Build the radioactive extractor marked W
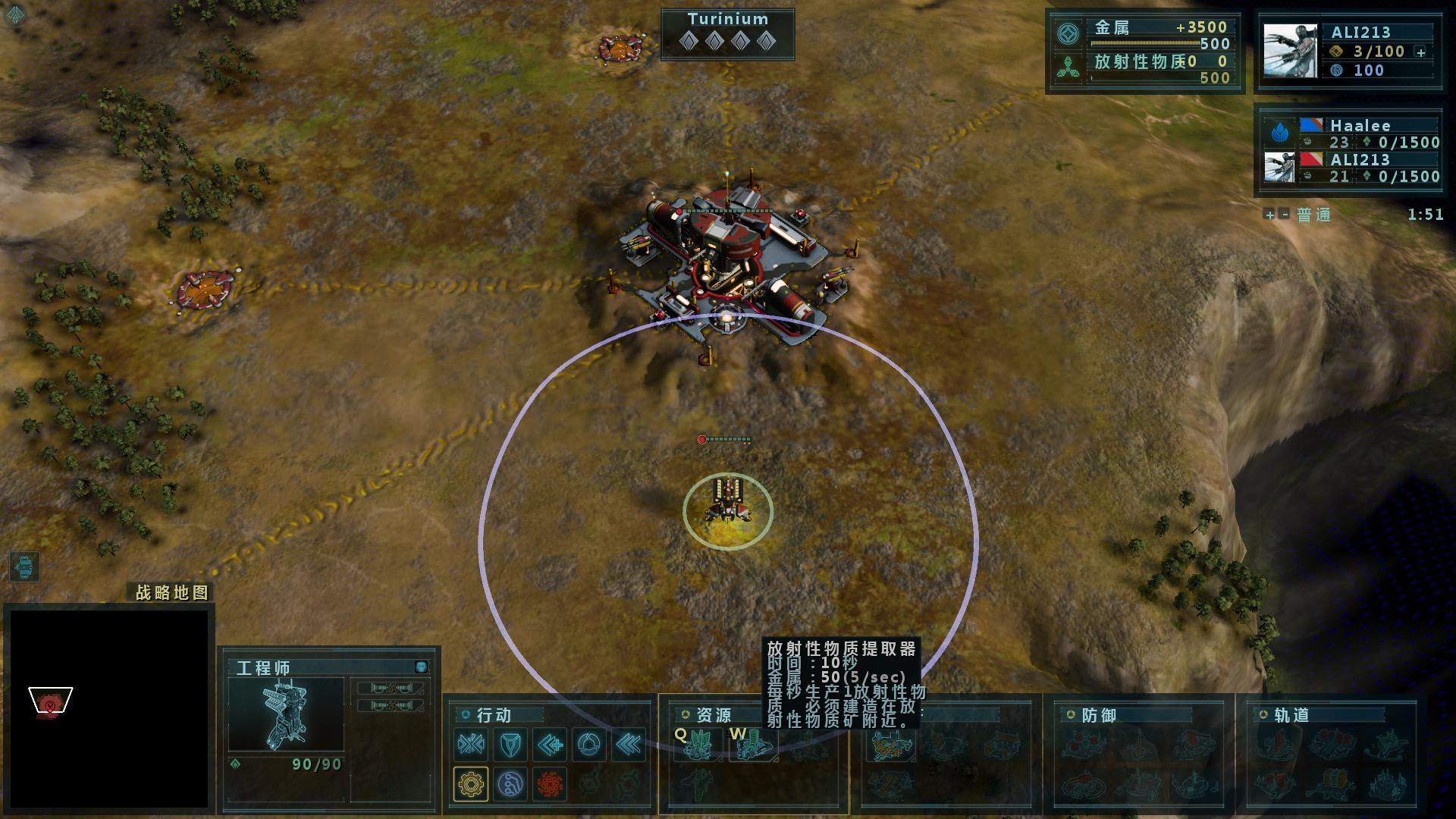The height and width of the screenshot is (819, 1456). 752,745
